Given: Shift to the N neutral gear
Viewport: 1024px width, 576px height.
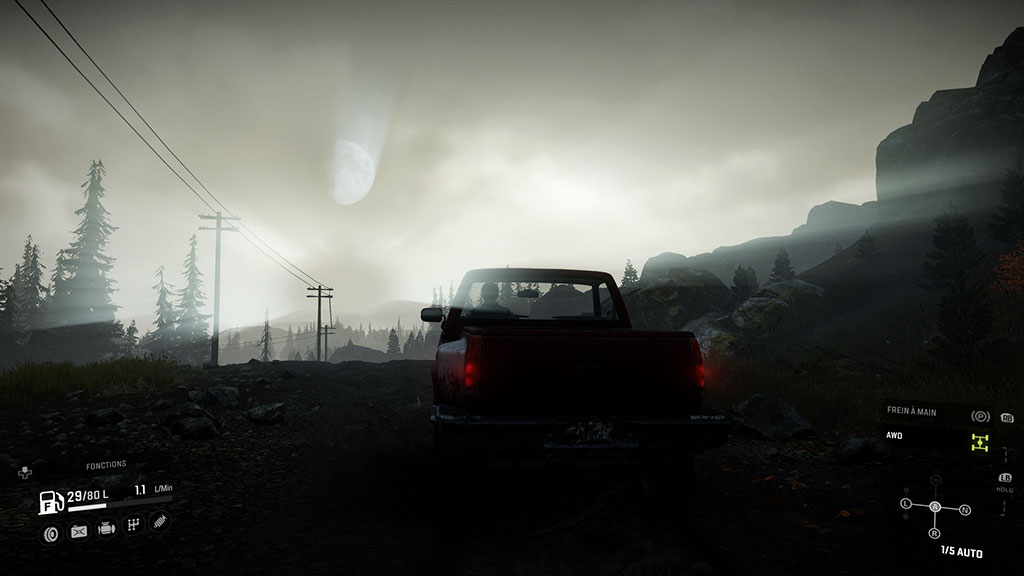Looking at the screenshot, I should 964,510.
